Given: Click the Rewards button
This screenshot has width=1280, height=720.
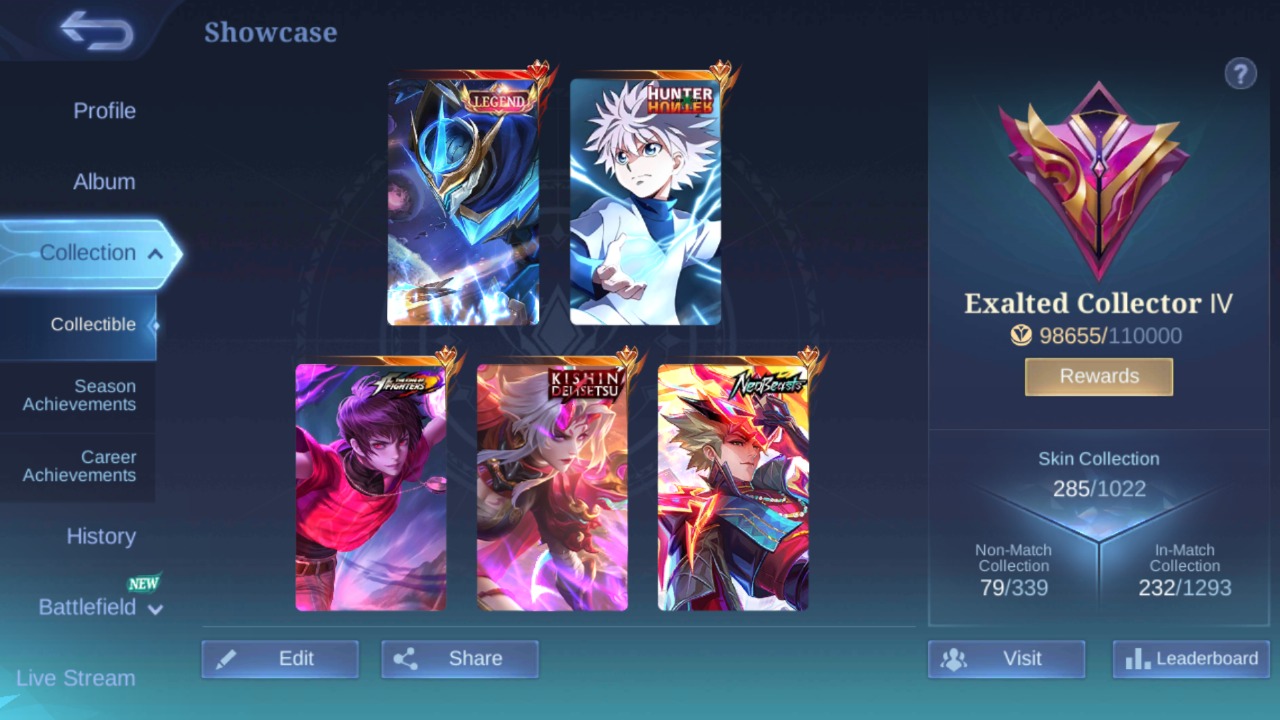Looking at the screenshot, I should 1098,376.
